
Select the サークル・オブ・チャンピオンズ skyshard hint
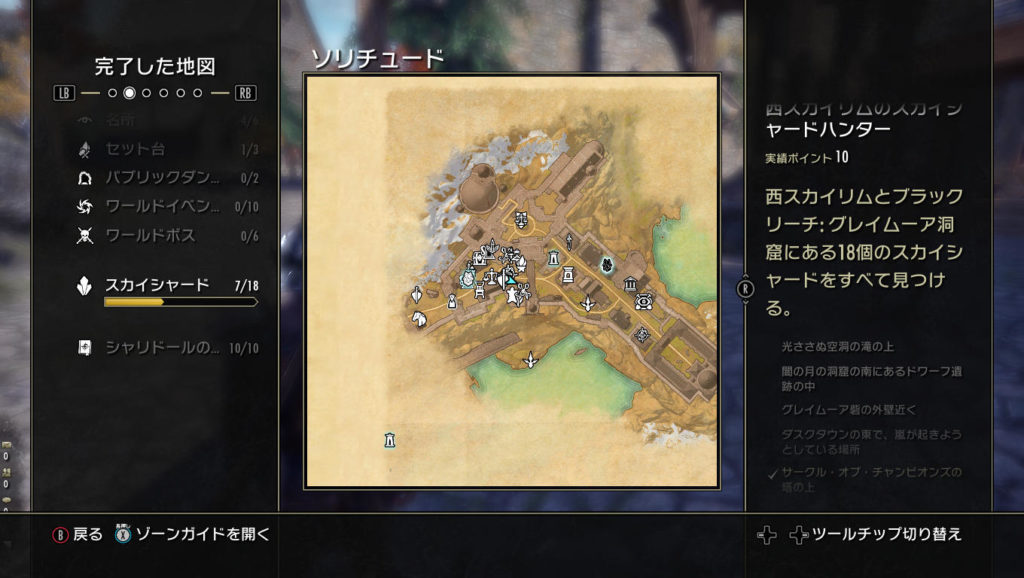(871, 479)
